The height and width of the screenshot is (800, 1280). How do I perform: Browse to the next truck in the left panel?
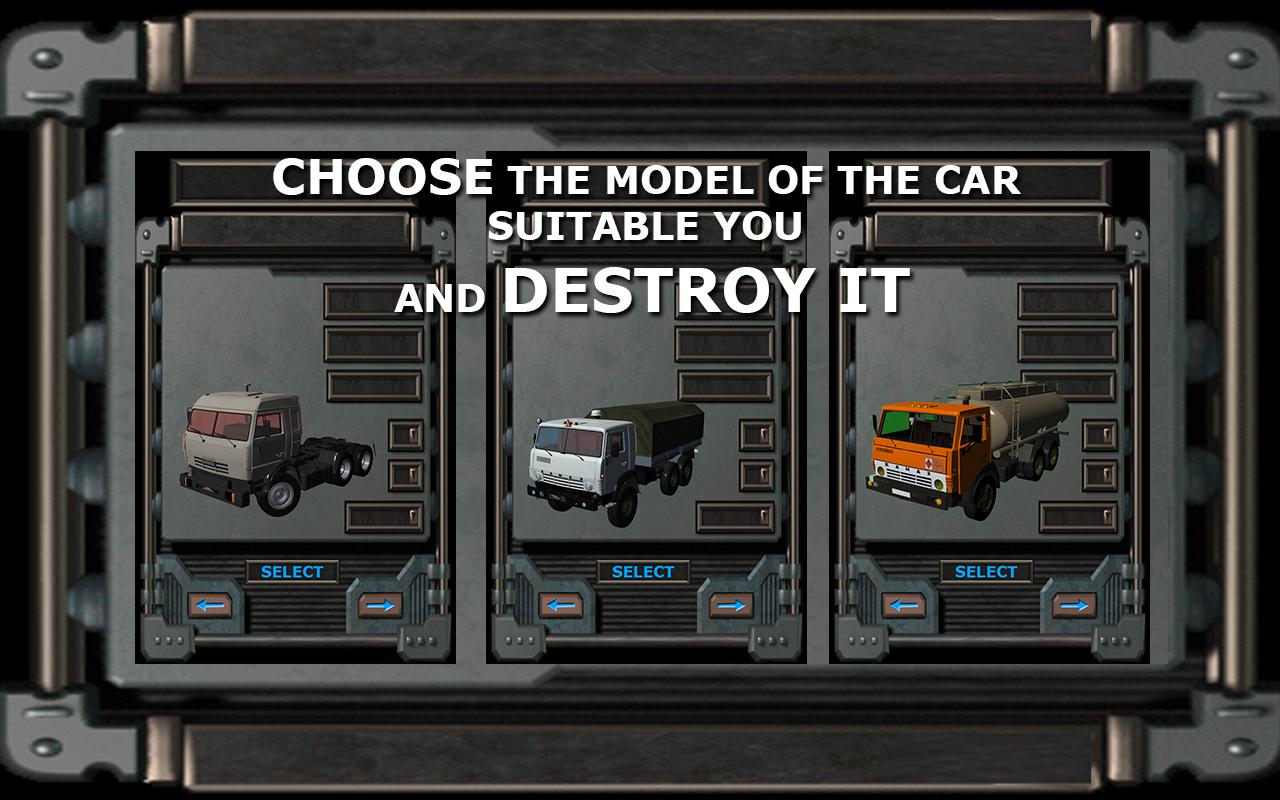(x=381, y=603)
